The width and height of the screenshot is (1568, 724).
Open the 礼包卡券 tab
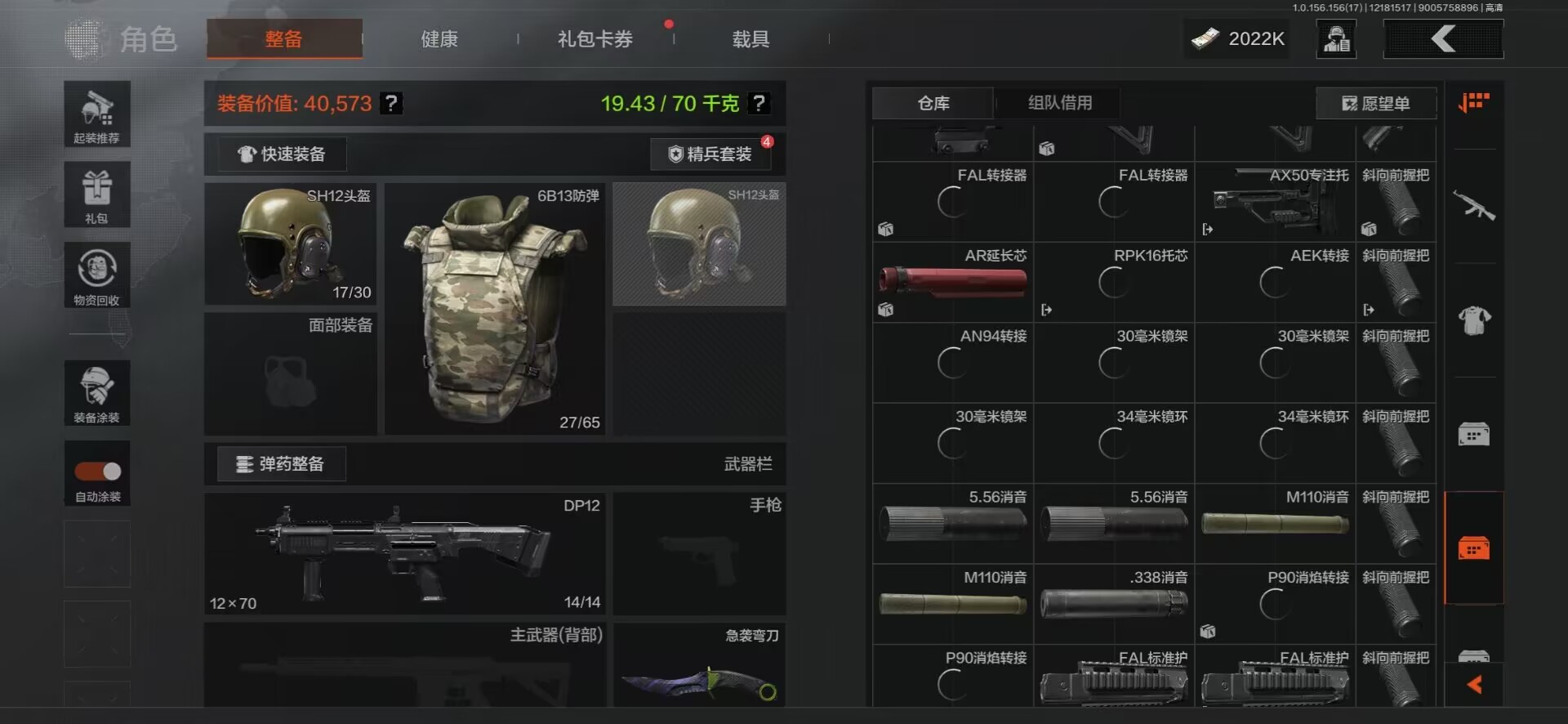[595, 39]
